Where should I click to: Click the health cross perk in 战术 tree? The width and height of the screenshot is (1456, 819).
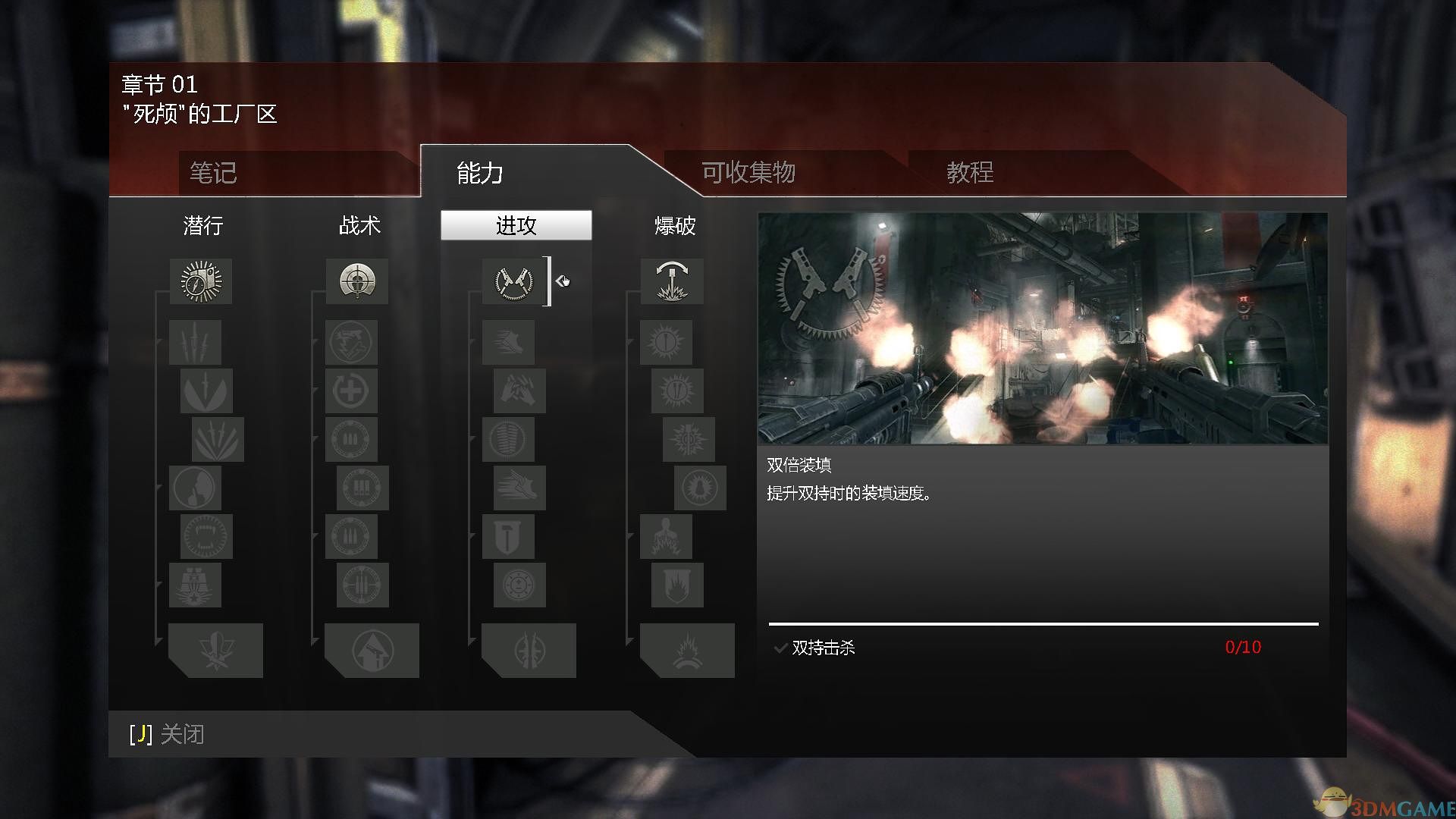(350, 389)
